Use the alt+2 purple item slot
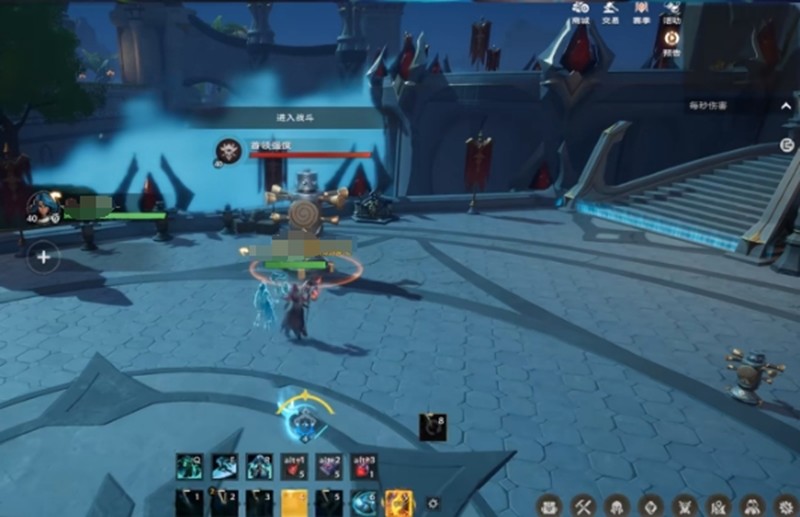Image resolution: width=800 pixels, height=517 pixels. pos(329,466)
